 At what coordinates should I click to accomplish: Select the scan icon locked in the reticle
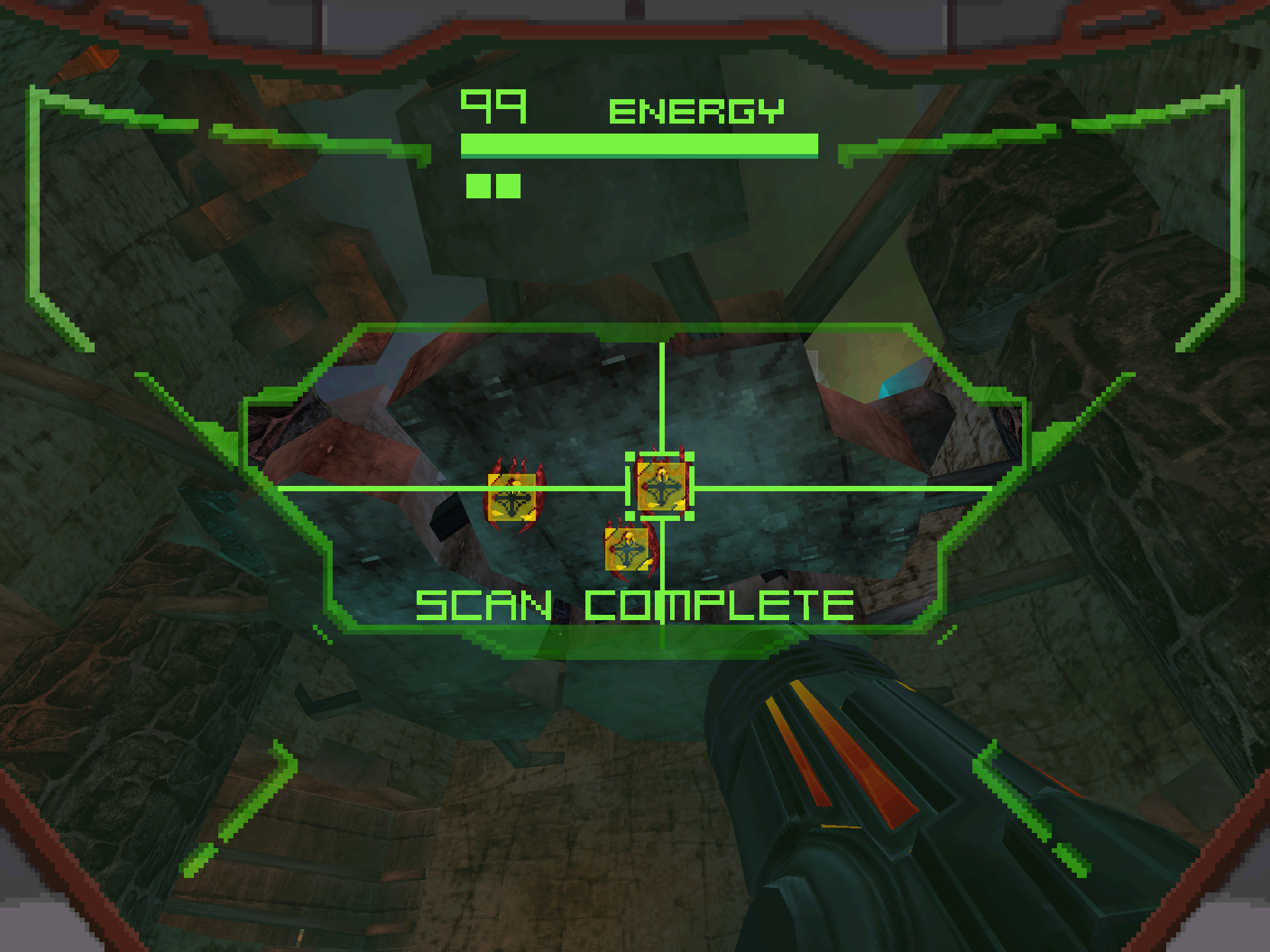tap(660, 487)
